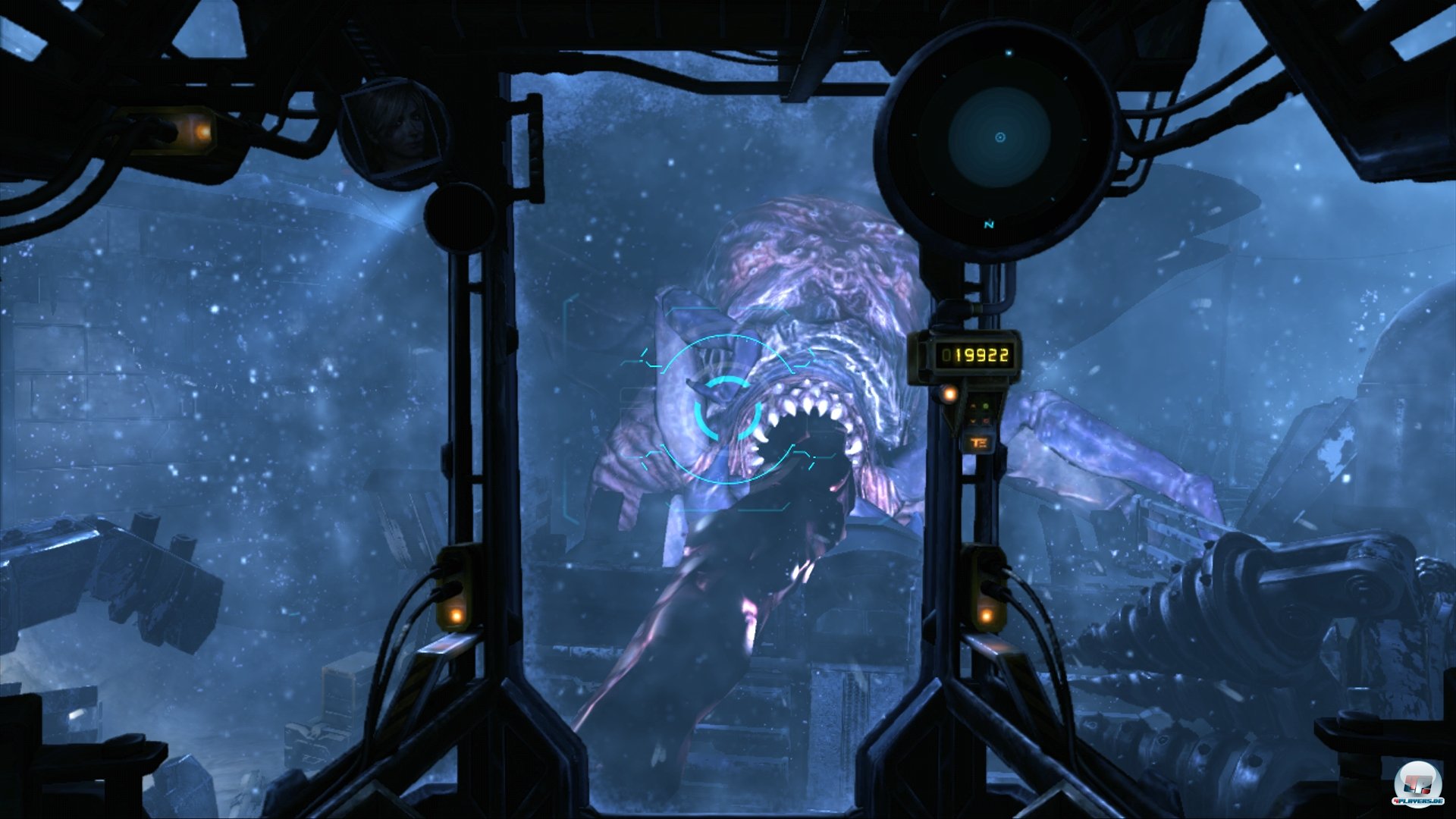Viewport: 1456px width, 819px height.
Task: Select the N compass marker on the radar
Action: (988, 224)
